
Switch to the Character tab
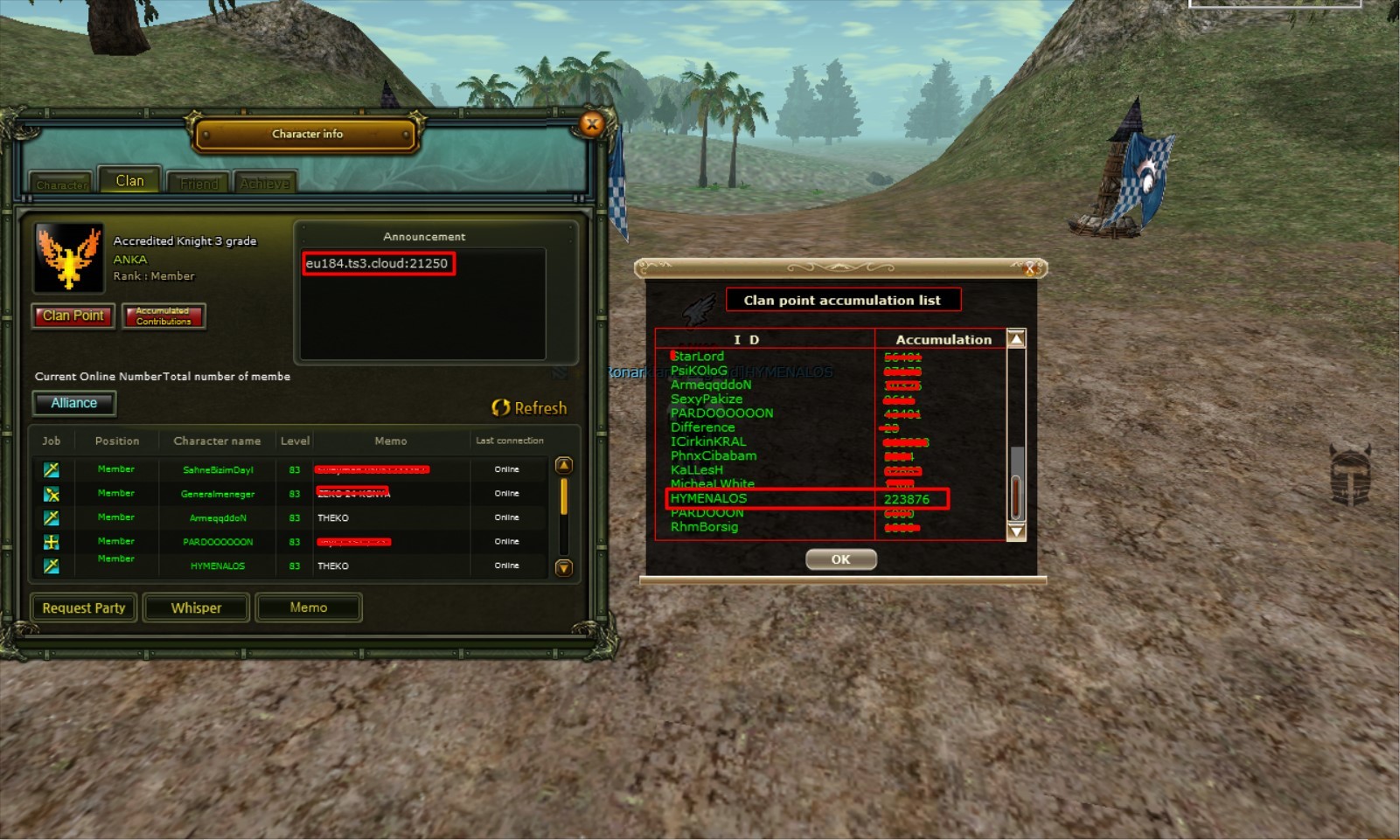click(x=61, y=184)
